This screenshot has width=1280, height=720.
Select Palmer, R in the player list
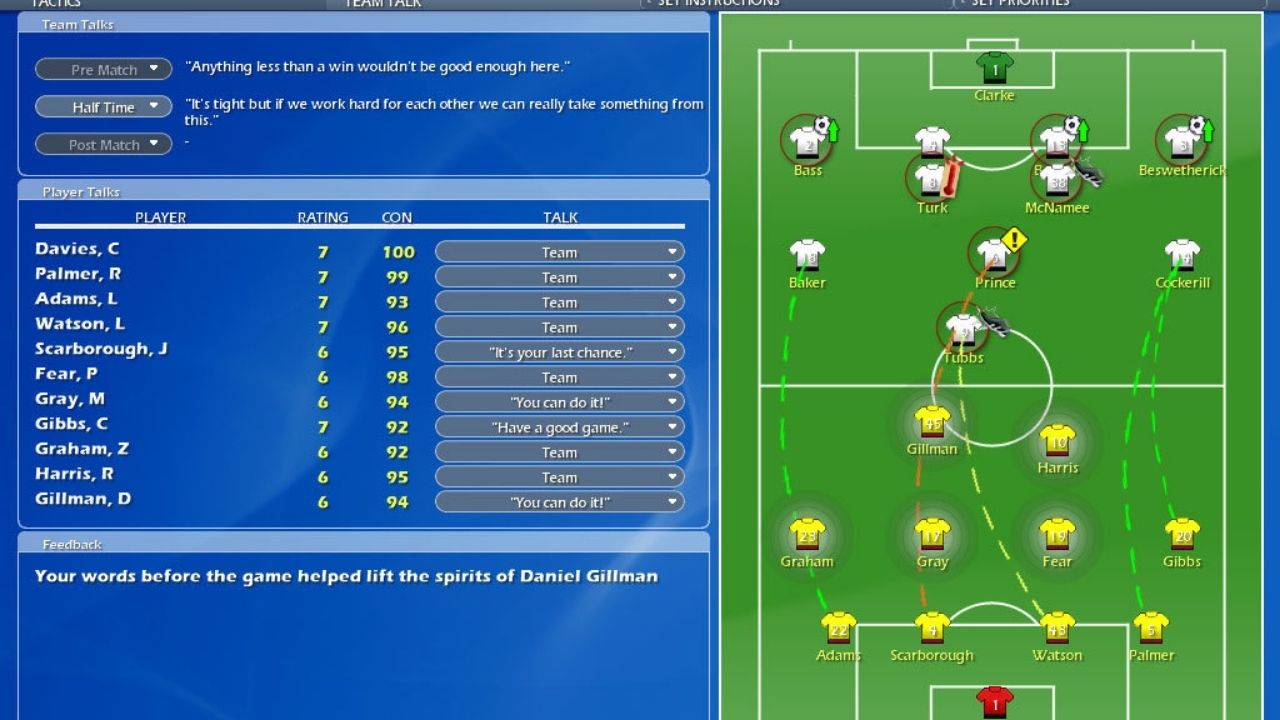78,274
